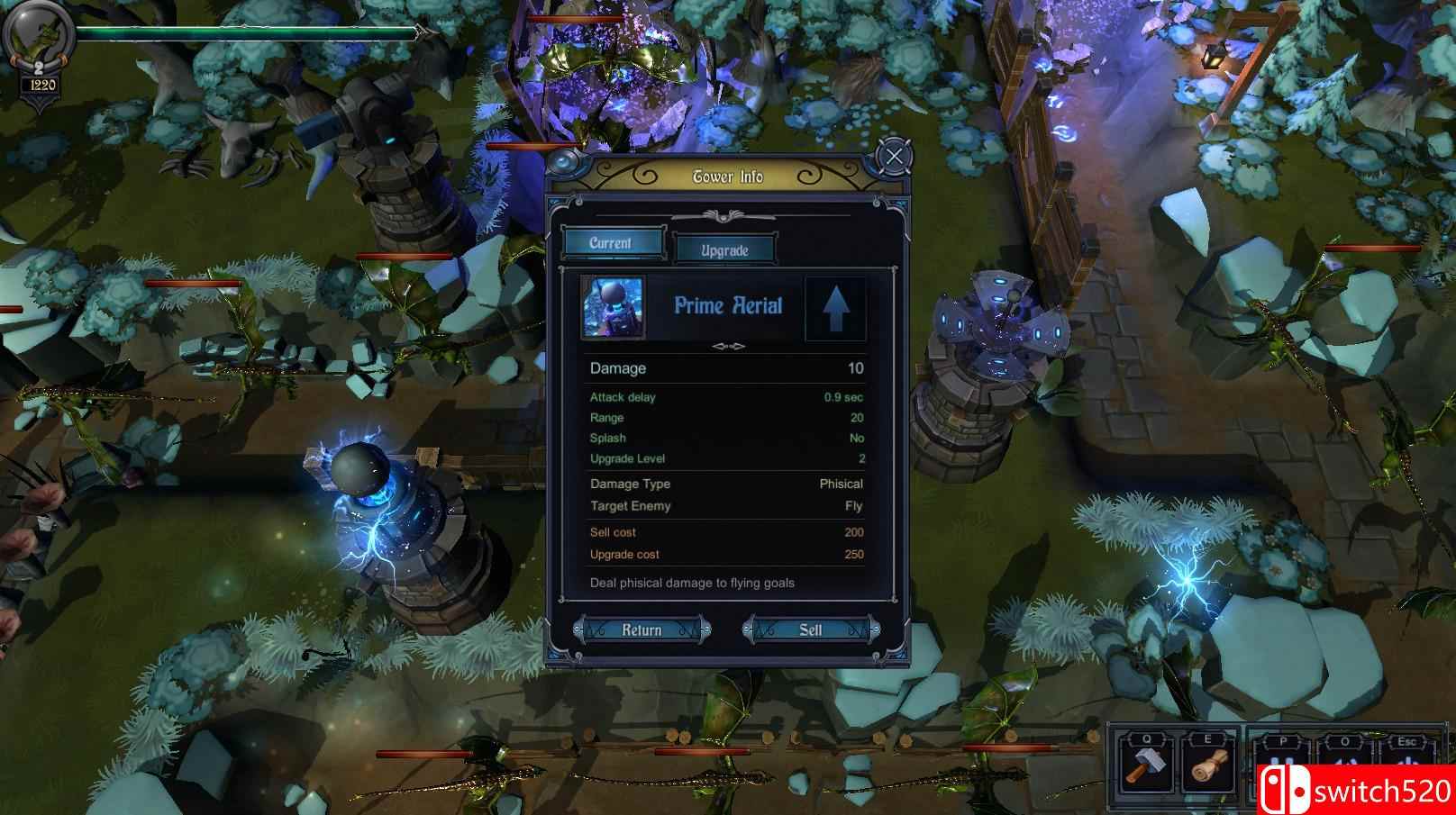Toggle the Splash stat row

pyautogui.click(x=725, y=438)
